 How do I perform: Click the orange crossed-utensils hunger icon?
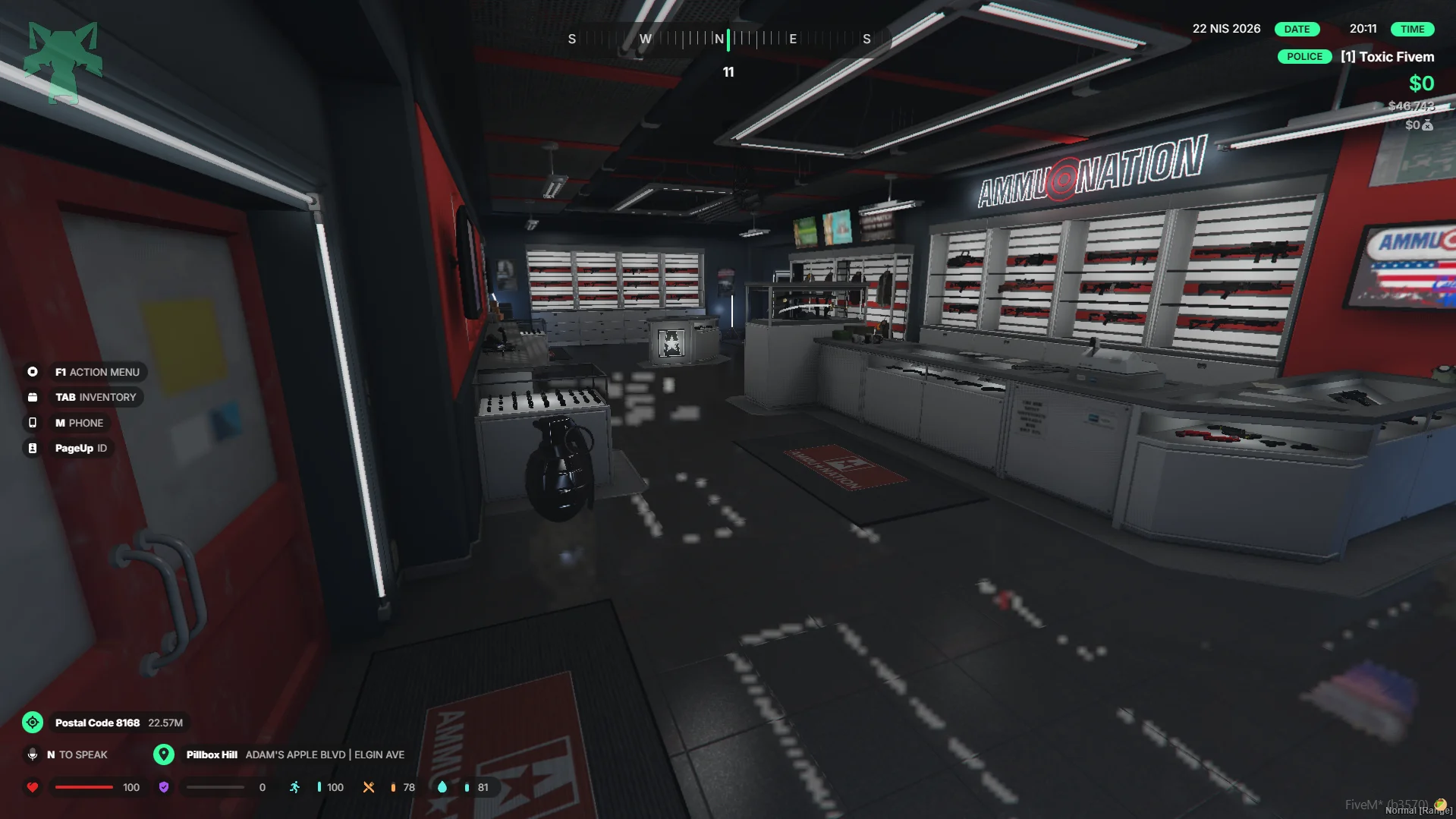pos(369,787)
